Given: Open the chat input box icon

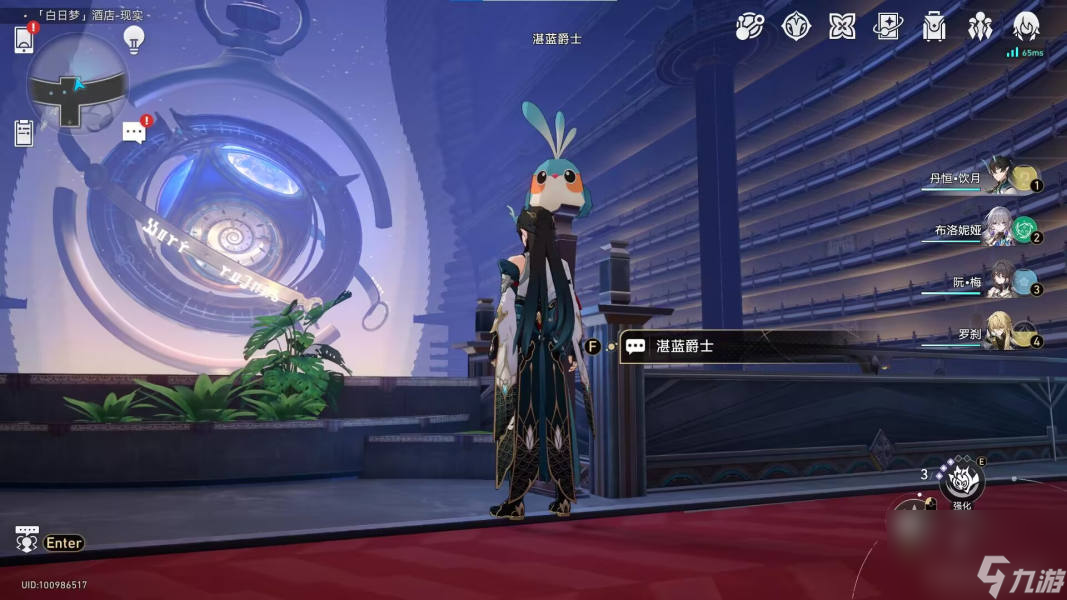Looking at the screenshot, I should click(28, 540).
